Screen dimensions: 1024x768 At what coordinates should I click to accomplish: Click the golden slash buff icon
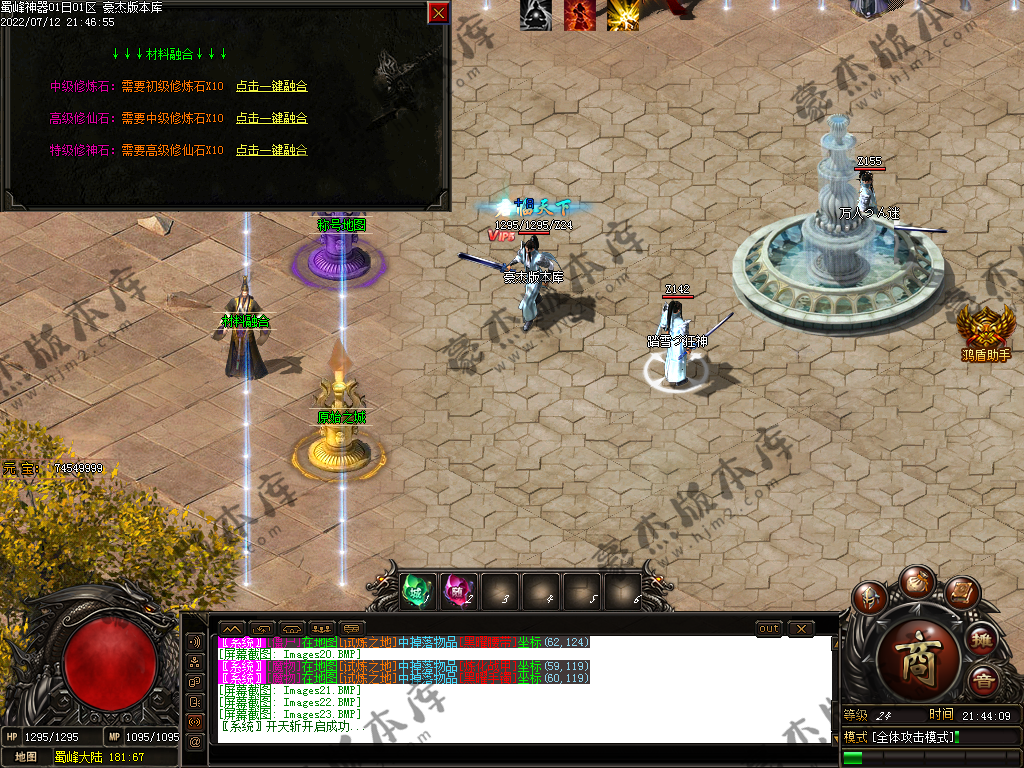(x=623, y=15)
